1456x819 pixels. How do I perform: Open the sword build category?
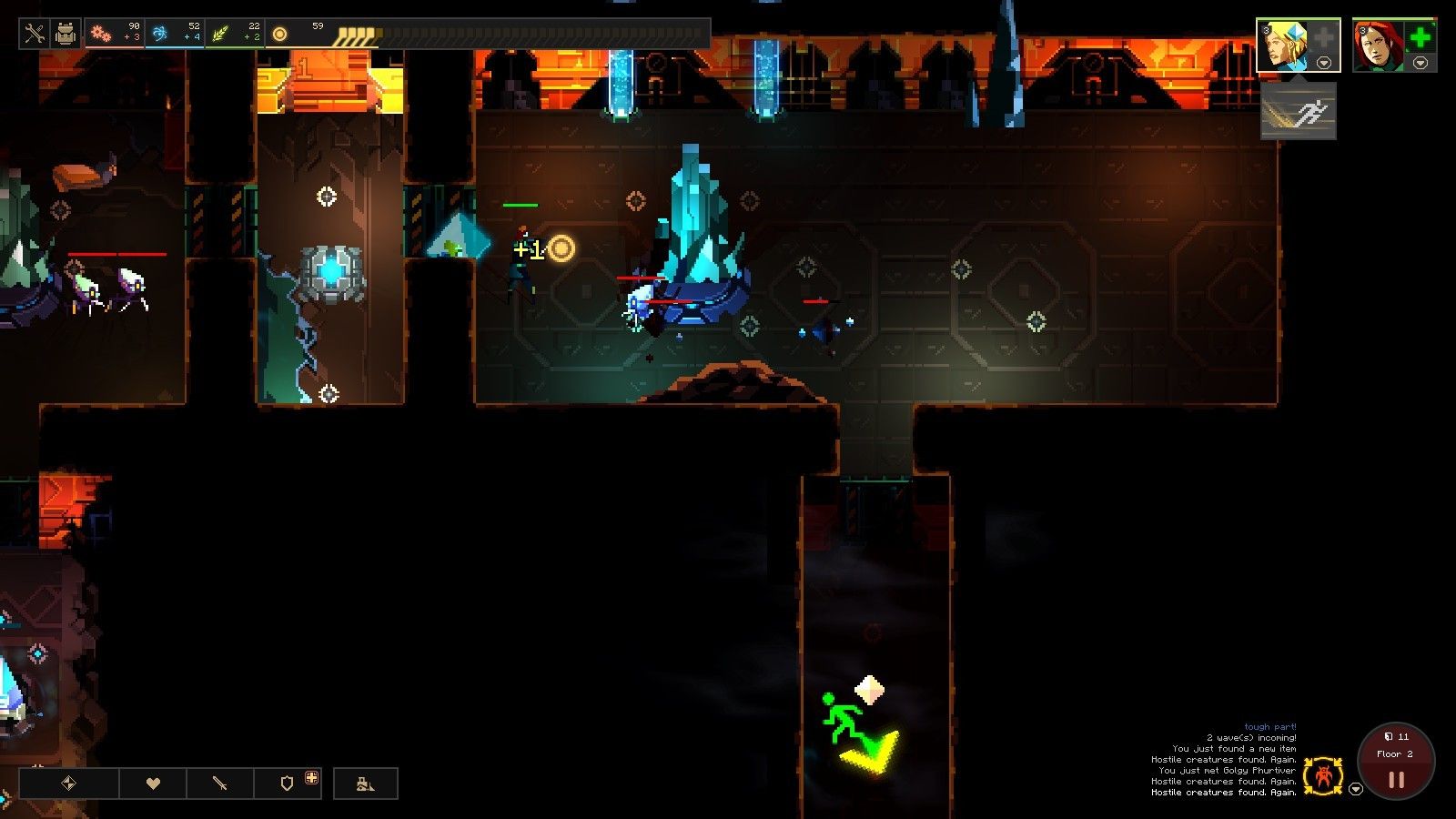pyautogui.click(x=220, y=784)
